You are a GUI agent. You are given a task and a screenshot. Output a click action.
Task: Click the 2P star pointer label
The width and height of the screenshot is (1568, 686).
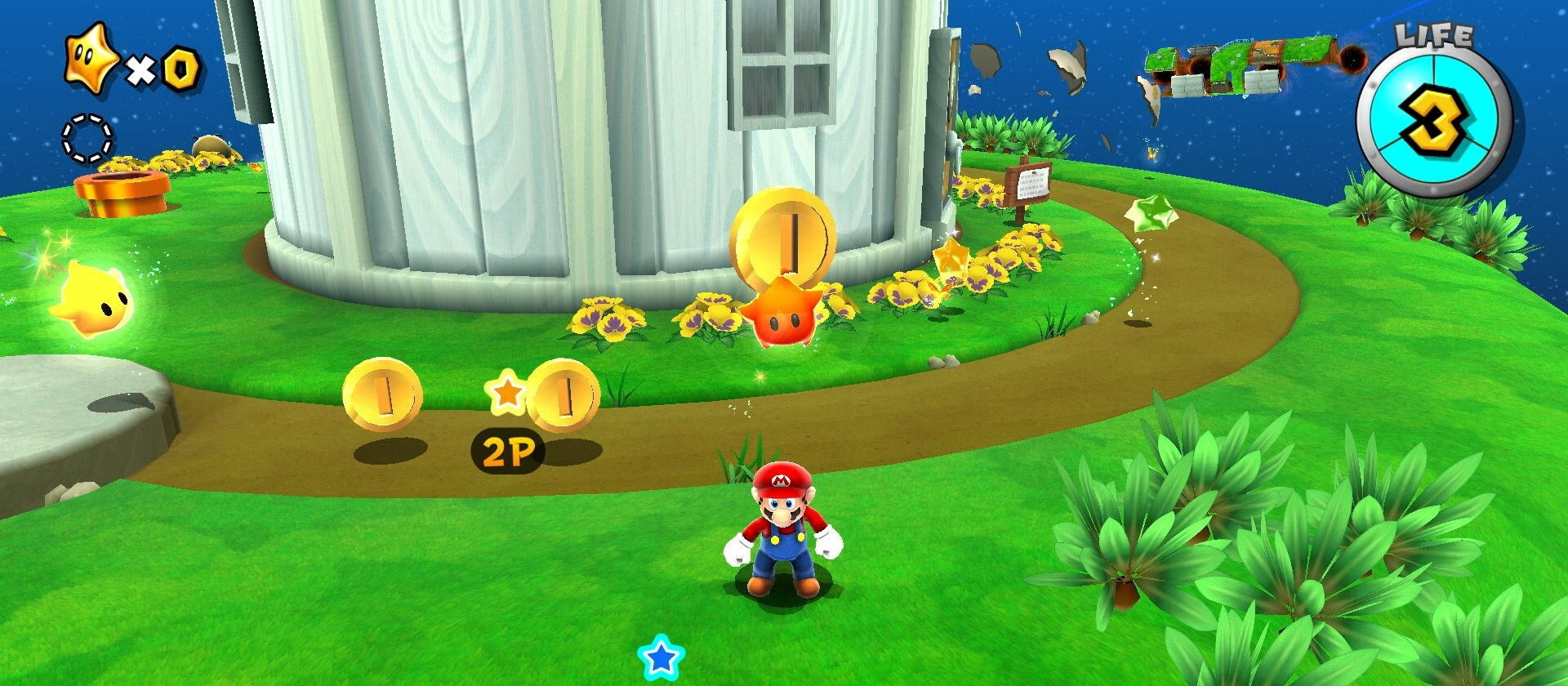pyautogui.click(x=506, y=449)
